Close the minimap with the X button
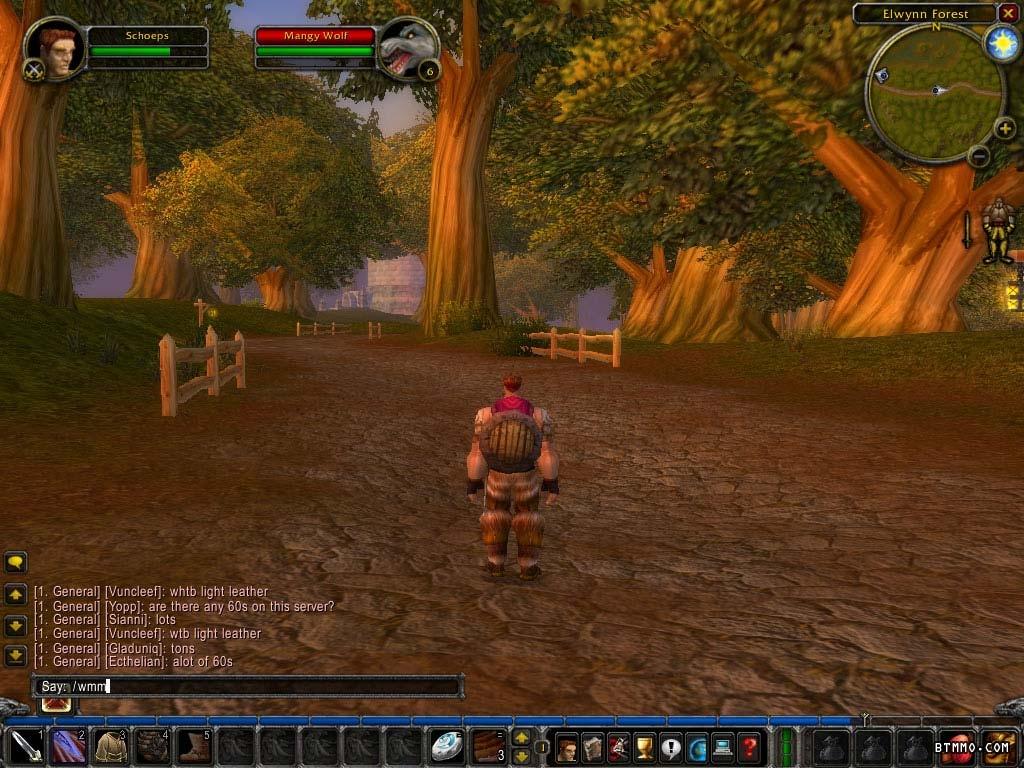 pos(1008,13)
